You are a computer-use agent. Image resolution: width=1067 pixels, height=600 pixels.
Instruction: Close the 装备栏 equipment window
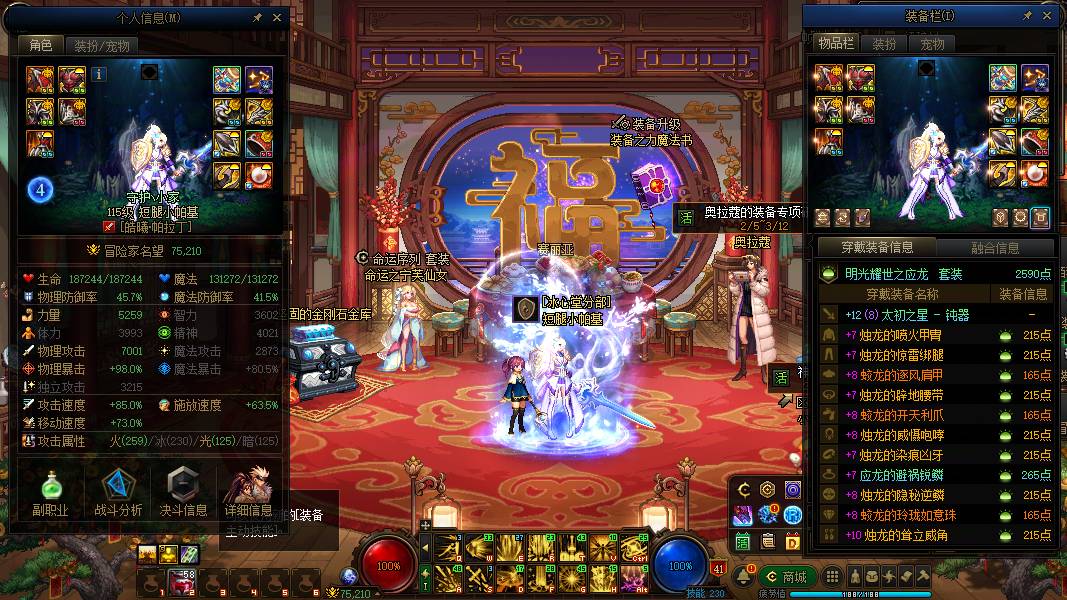click(1047, 15)
